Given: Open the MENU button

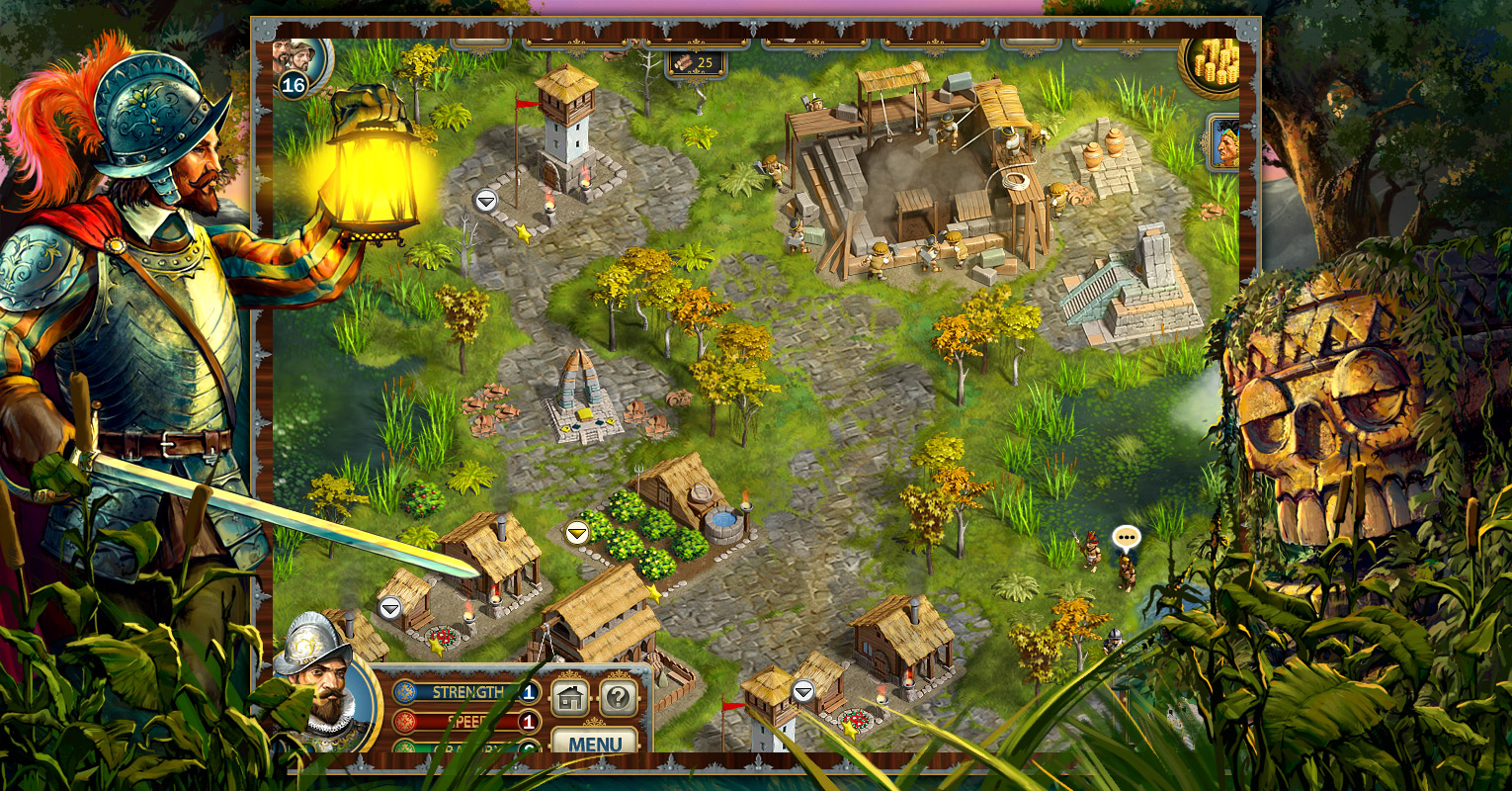Looking at the screenshot, I should coord(595,742).
